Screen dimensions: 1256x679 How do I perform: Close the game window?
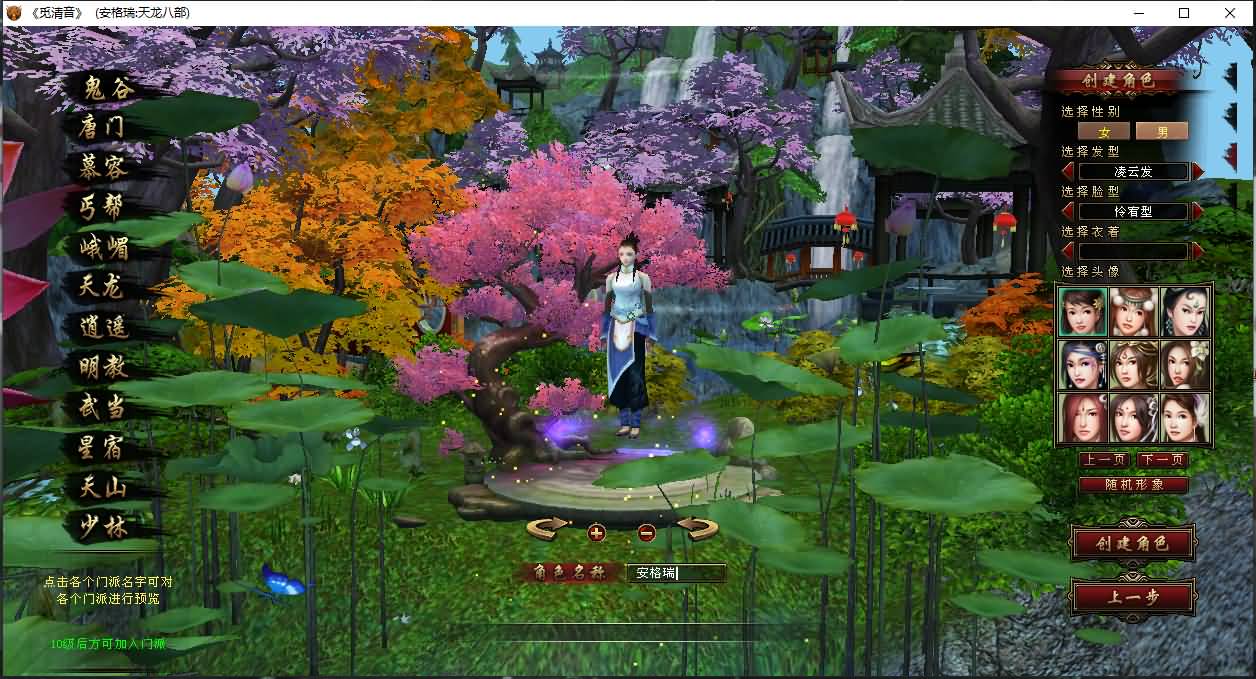pos(1230,13)
